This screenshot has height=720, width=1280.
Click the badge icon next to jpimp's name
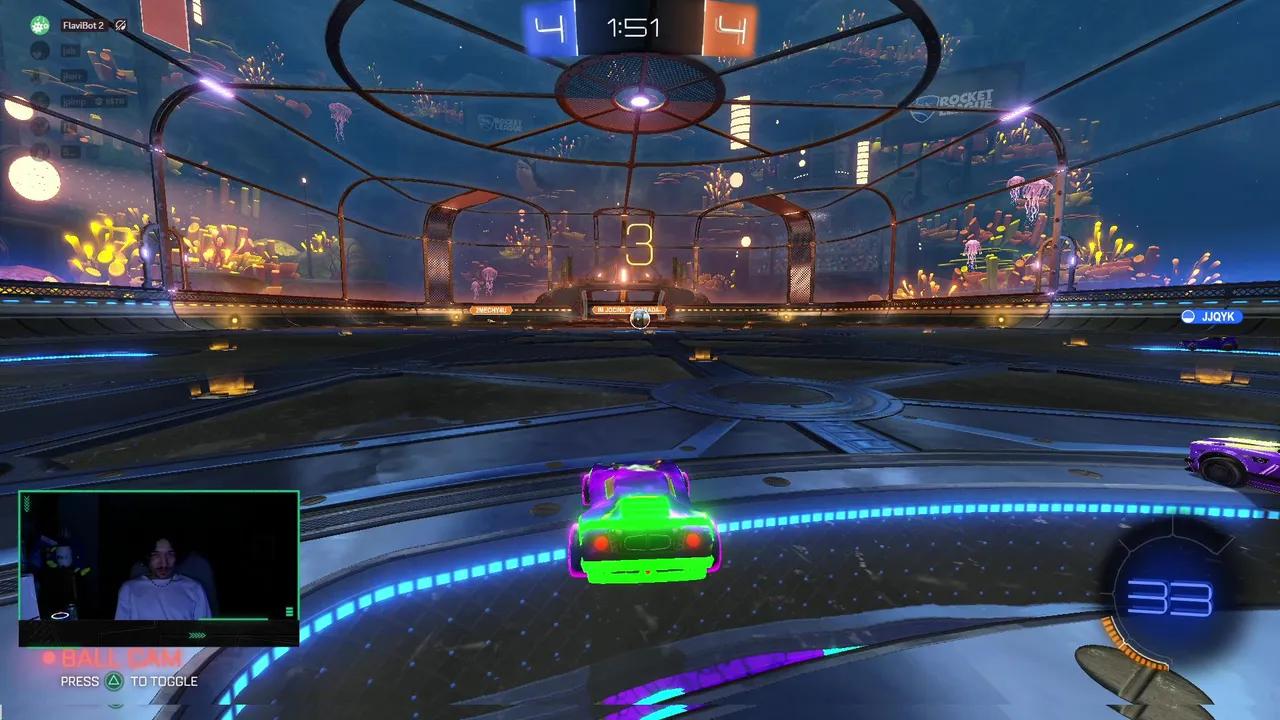99,101
